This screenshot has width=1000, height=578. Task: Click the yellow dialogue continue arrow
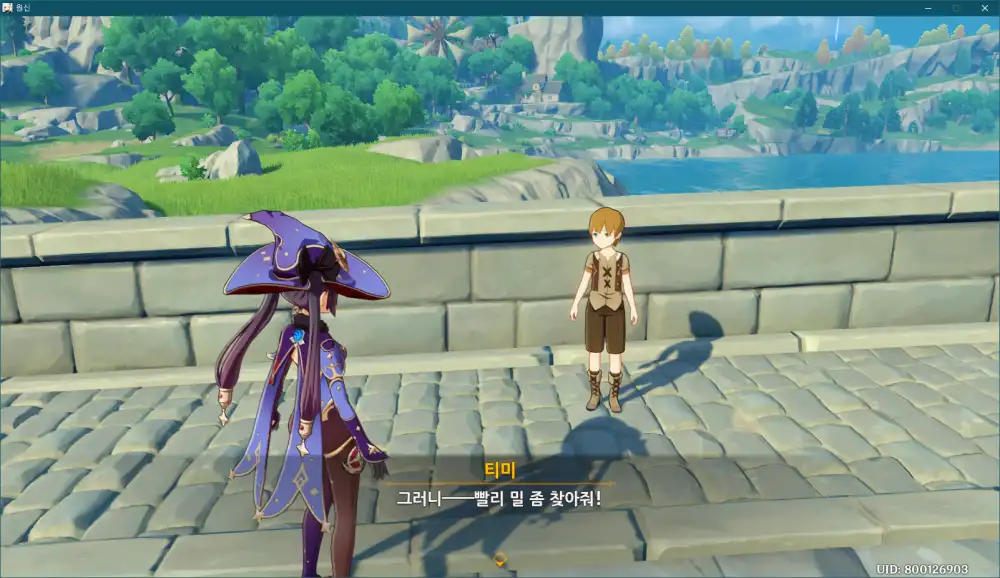[x=501, y=560]
